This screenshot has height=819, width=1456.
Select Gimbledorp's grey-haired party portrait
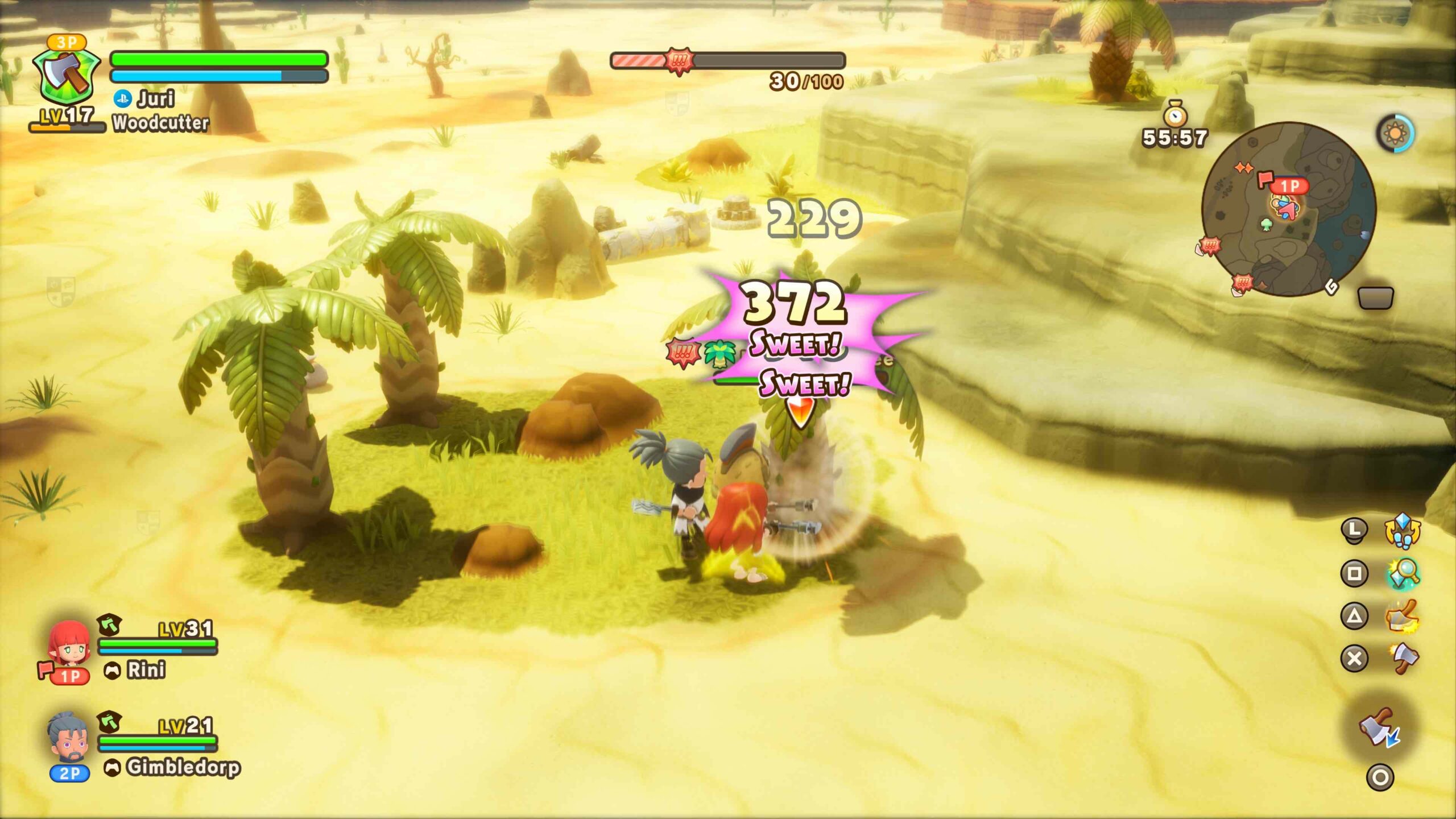pos(68,738)
